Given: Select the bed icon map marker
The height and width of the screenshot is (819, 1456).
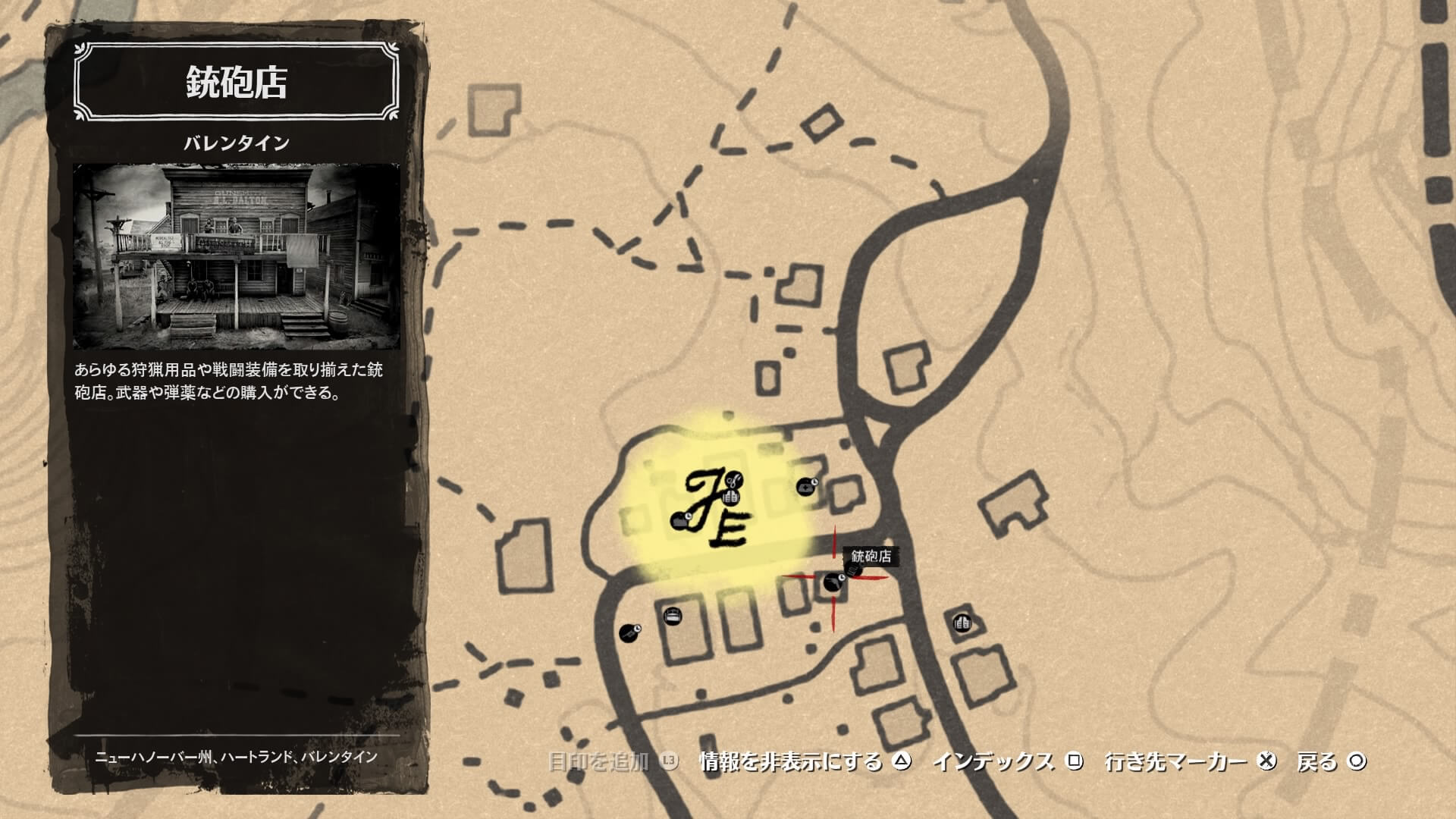Looking at the screenshot, I should click(672, 616).
